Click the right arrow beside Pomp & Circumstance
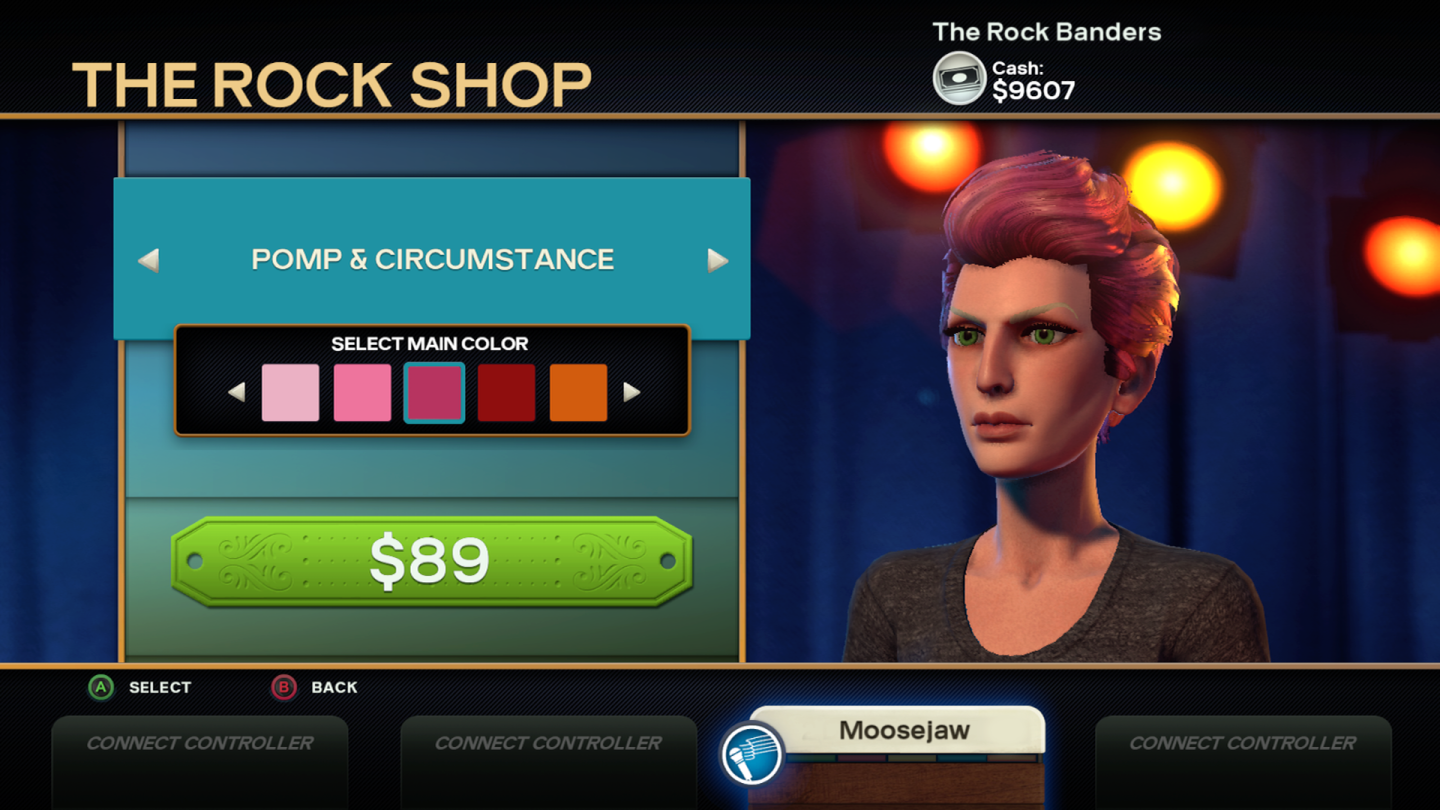The width and height of the screenshot is (1440, 810). point(717,261)
